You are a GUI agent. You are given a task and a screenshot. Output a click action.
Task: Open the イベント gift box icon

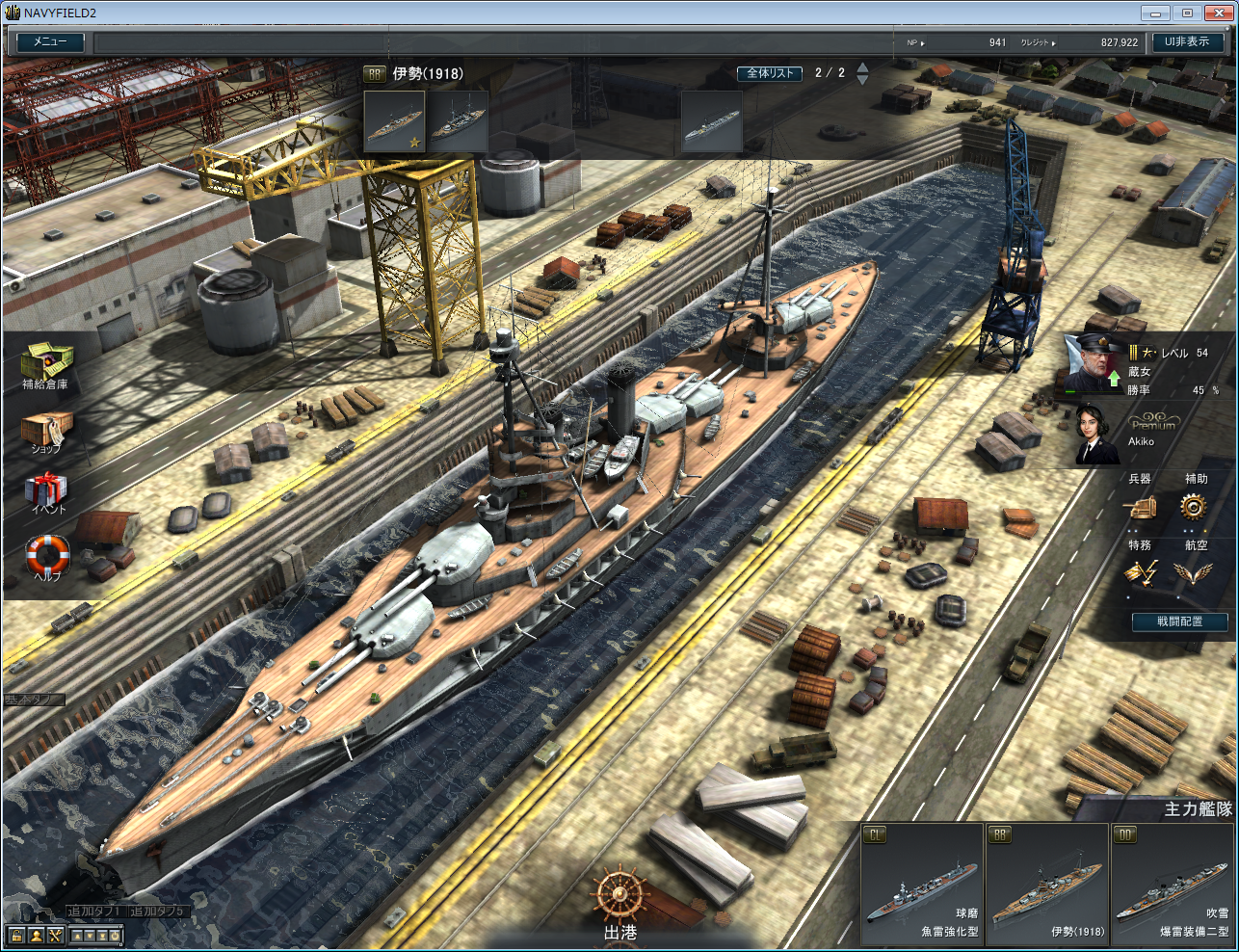(46, 491)
